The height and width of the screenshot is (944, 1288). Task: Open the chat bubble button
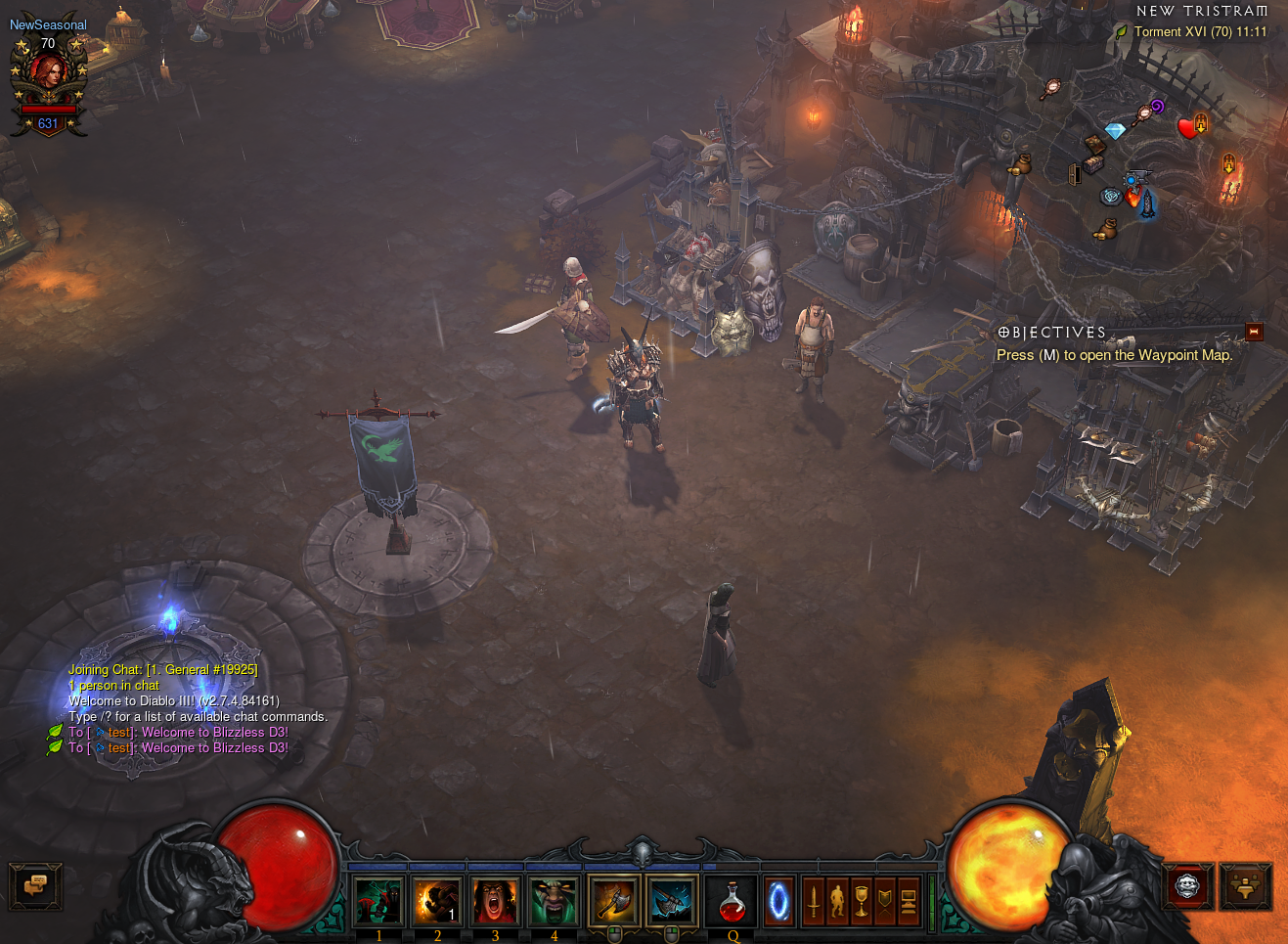35,885
